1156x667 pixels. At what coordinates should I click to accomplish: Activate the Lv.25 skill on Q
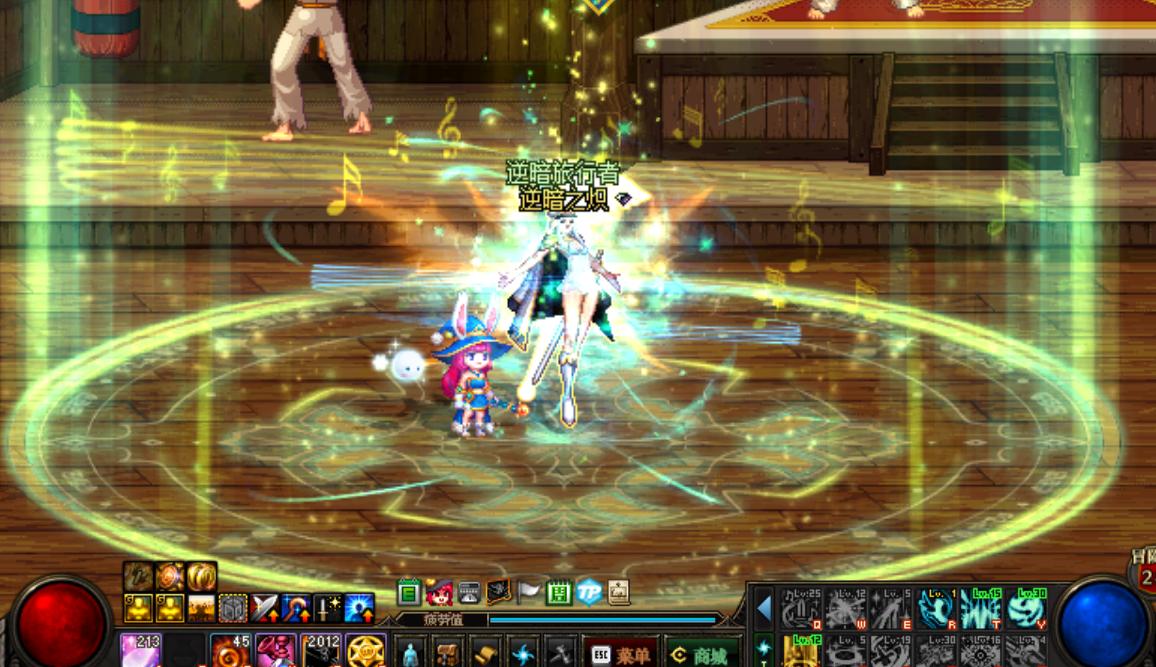801,607
